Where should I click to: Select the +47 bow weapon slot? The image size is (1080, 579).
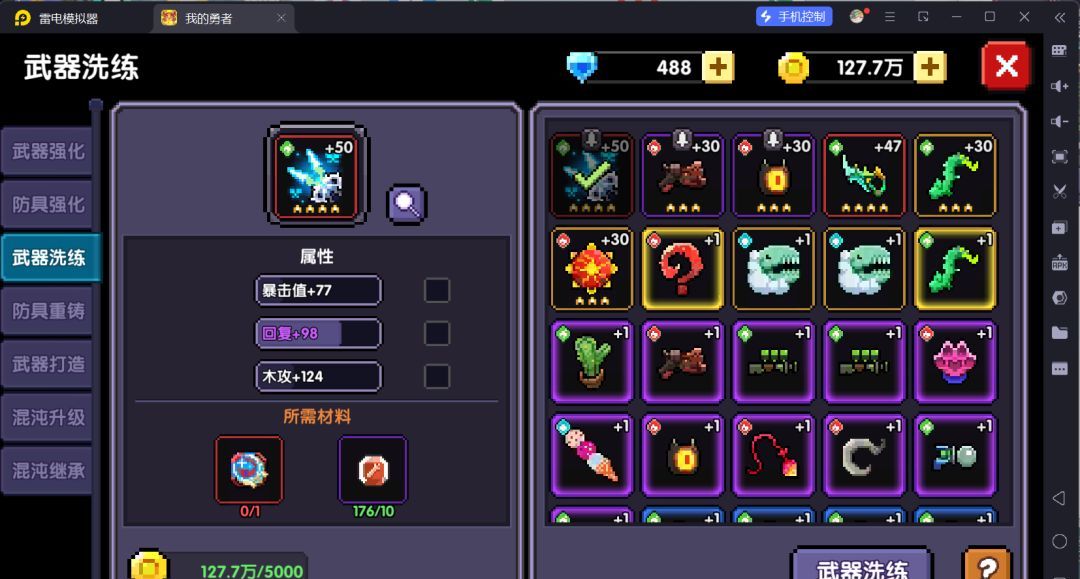864,175
